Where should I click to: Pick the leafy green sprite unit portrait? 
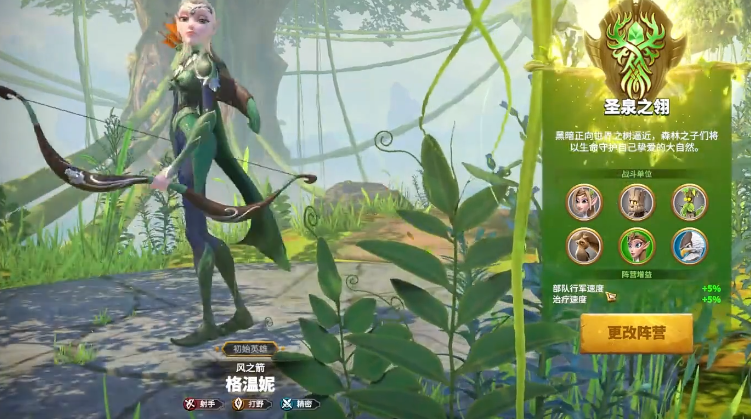pos(689,201)
